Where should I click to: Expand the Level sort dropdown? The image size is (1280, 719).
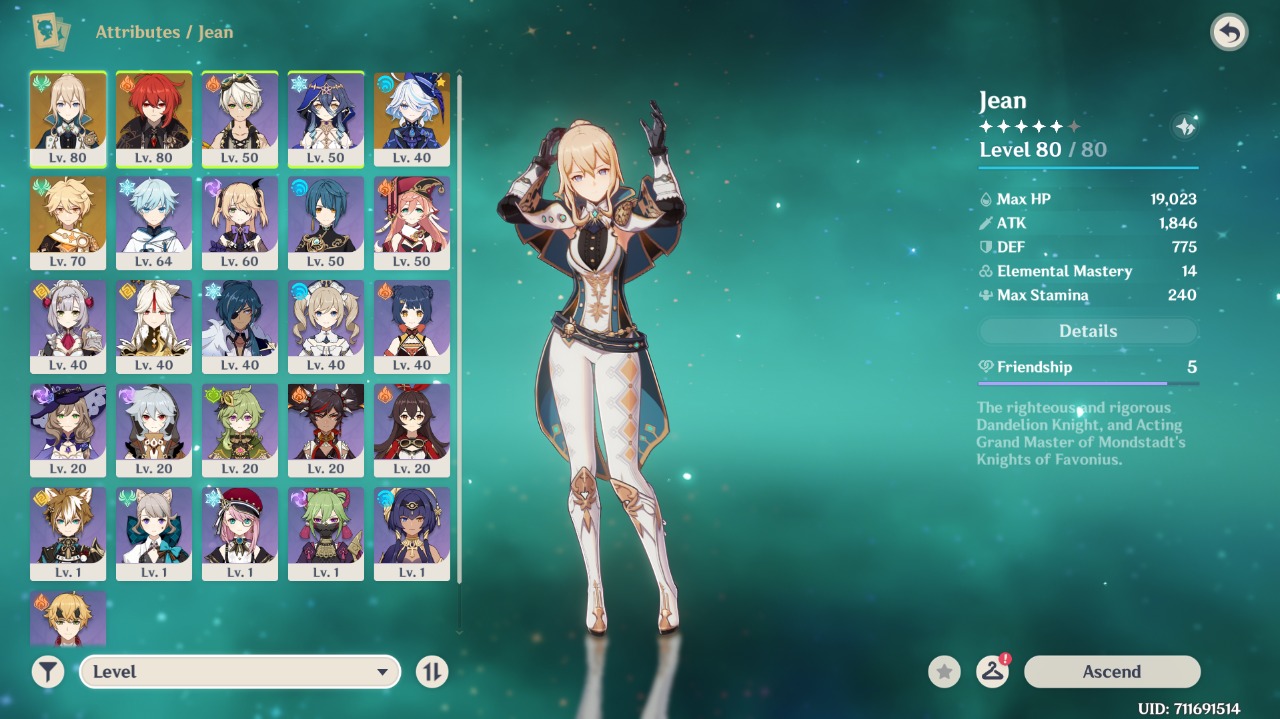[x=240, y=672]
